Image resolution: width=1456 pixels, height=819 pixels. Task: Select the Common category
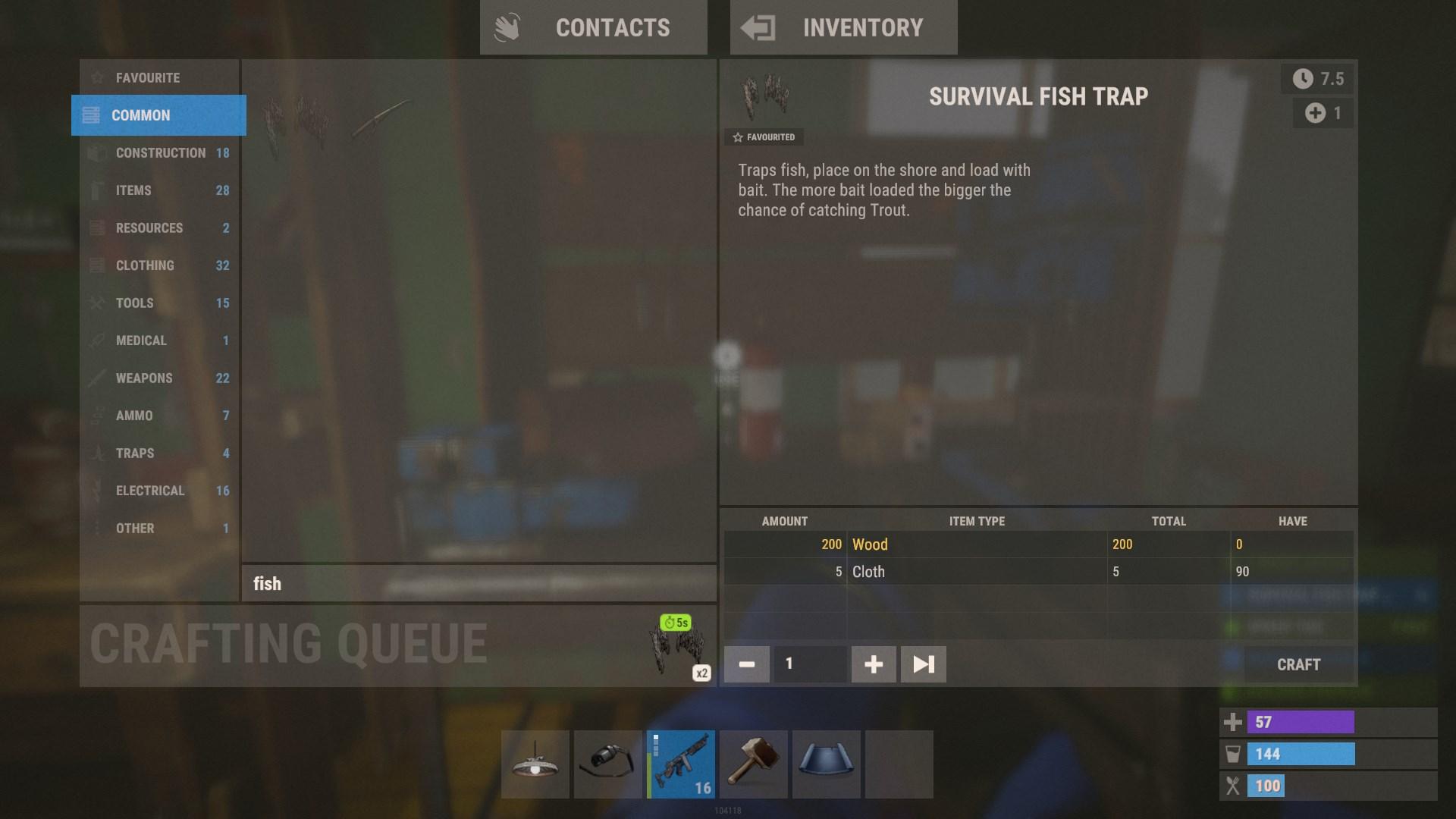158,115
